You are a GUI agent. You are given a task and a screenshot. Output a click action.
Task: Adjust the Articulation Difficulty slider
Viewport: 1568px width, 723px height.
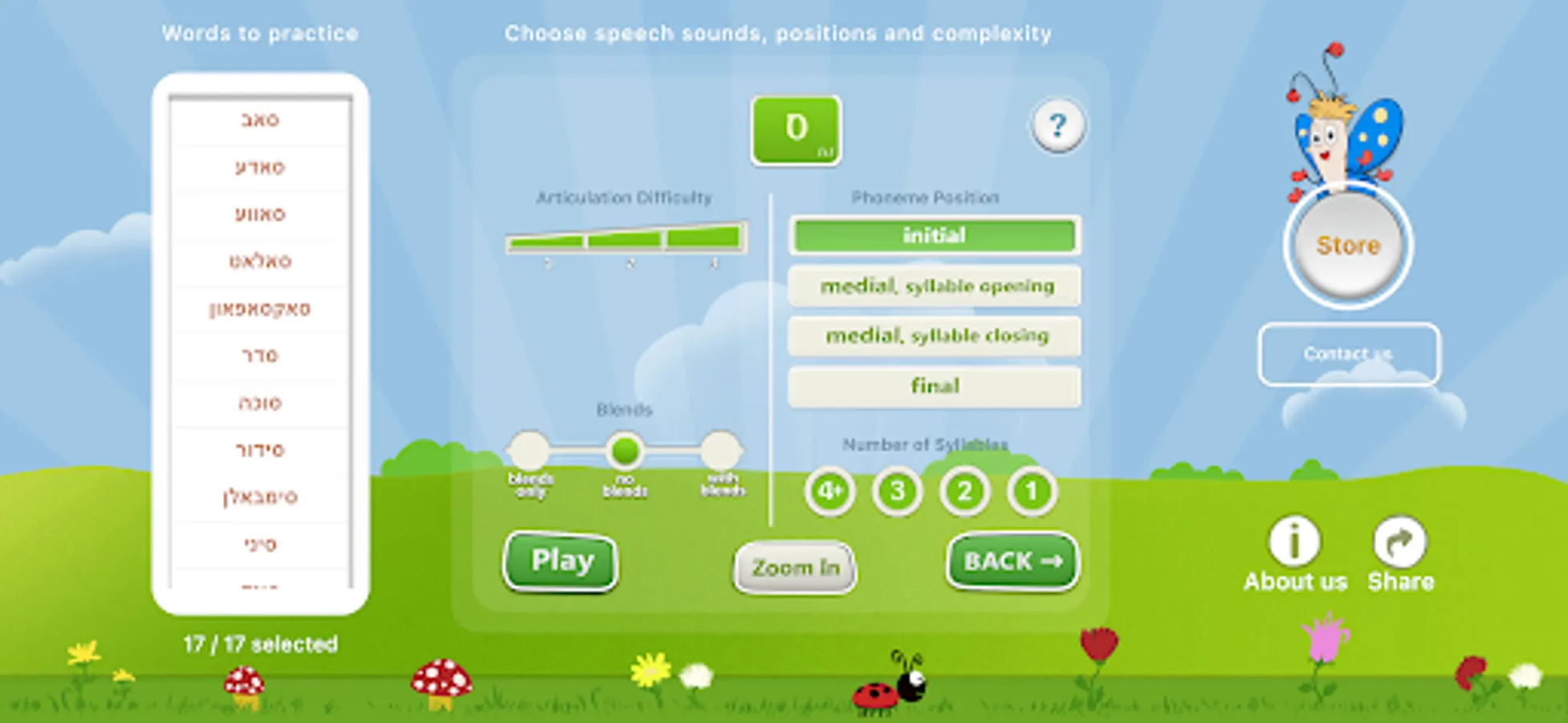(626, 241)
